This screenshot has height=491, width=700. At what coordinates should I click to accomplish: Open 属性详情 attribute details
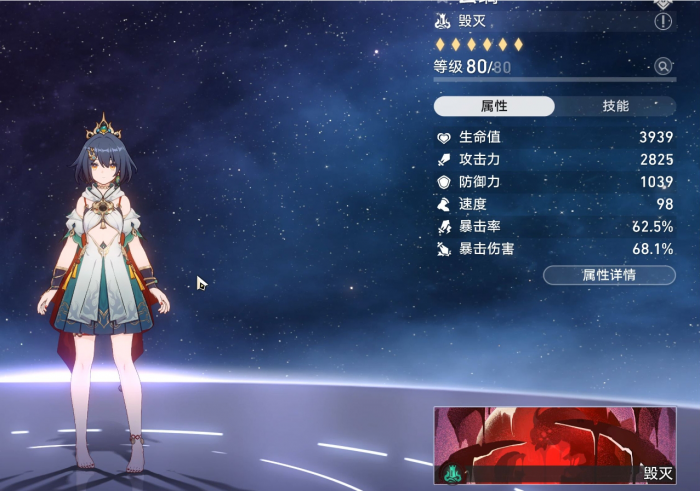click(x=609, y=274)
